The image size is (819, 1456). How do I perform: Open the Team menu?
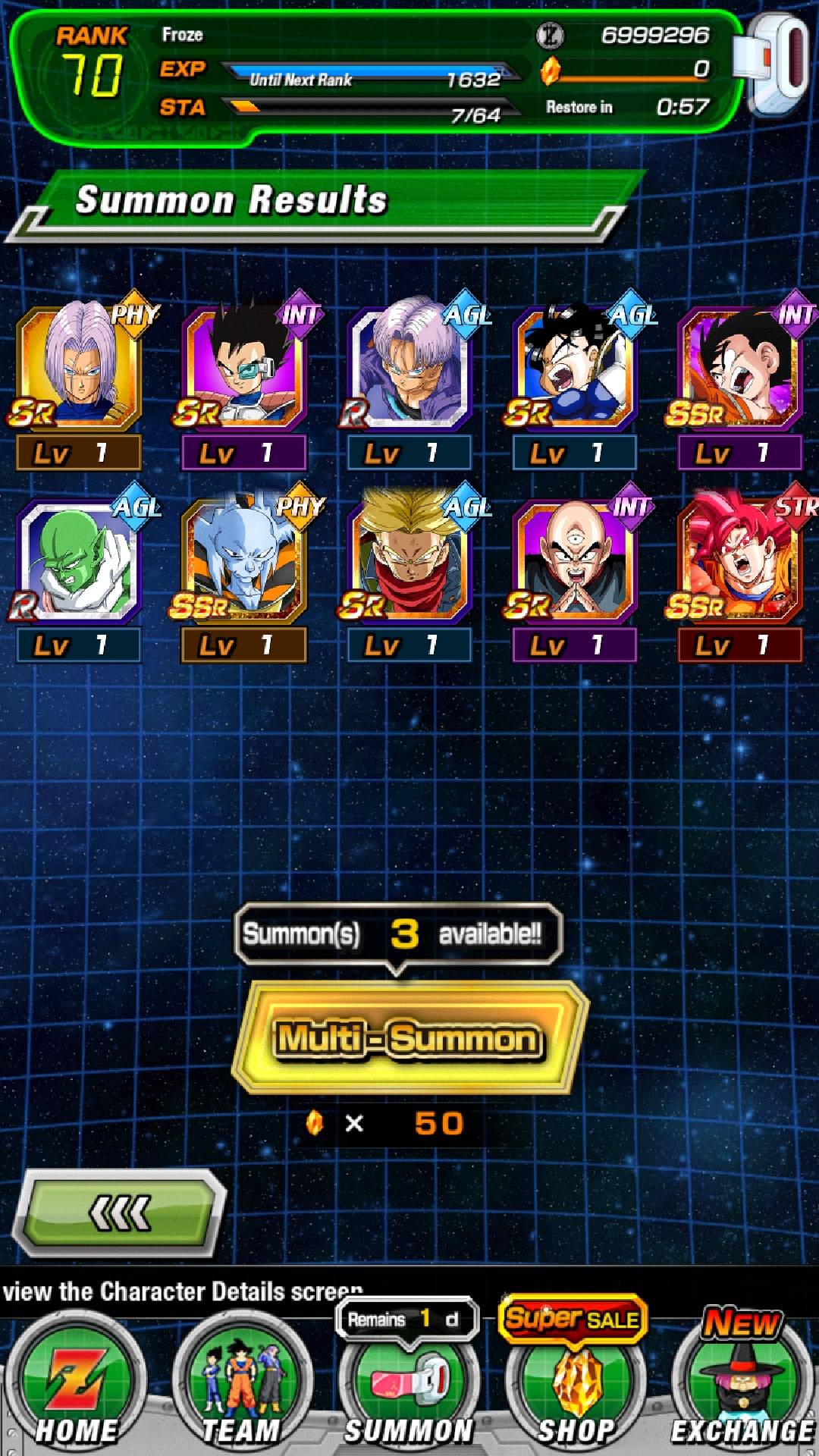coord(243,1388)
